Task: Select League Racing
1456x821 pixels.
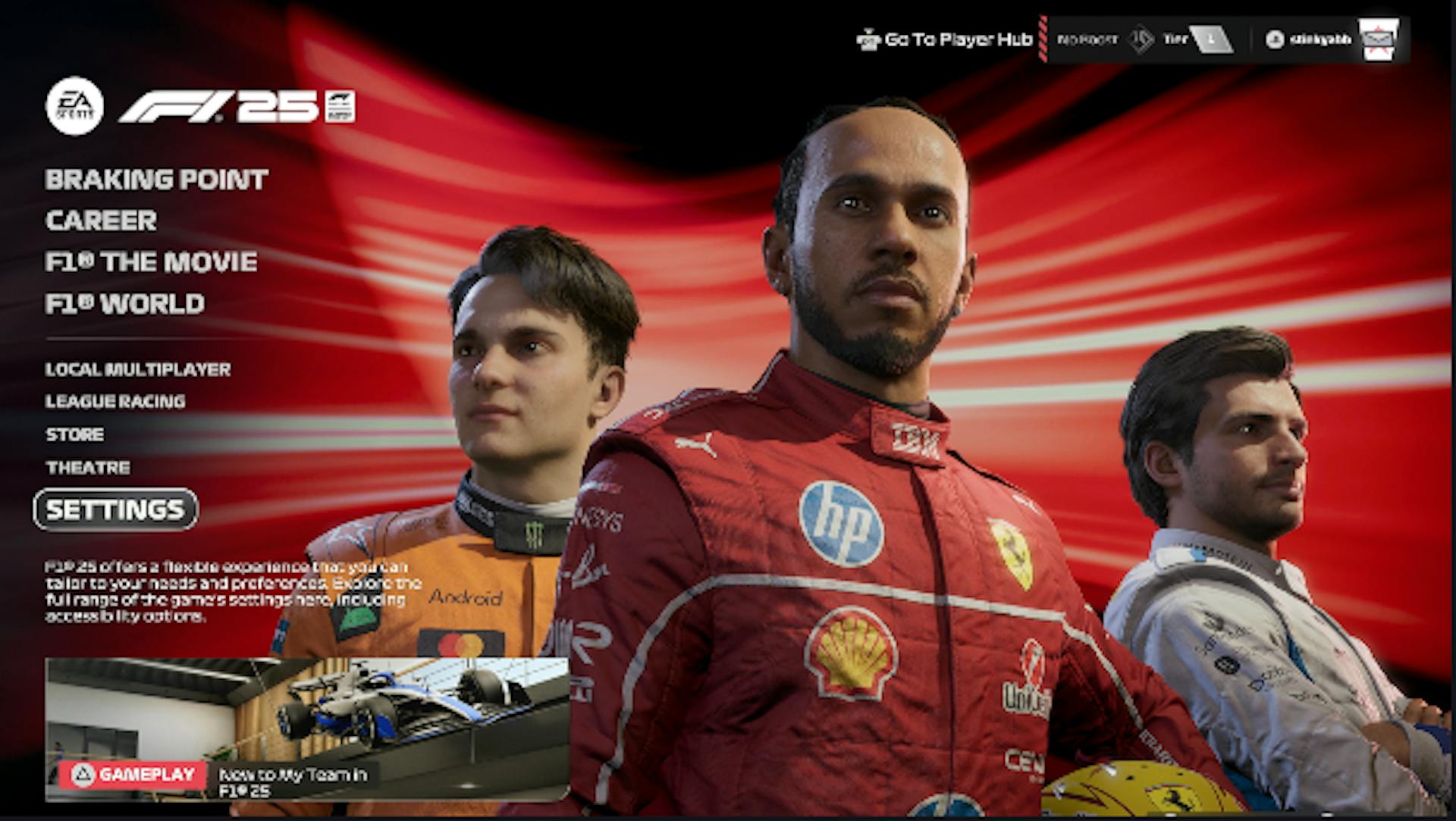Action: click(x=115, y=401)
